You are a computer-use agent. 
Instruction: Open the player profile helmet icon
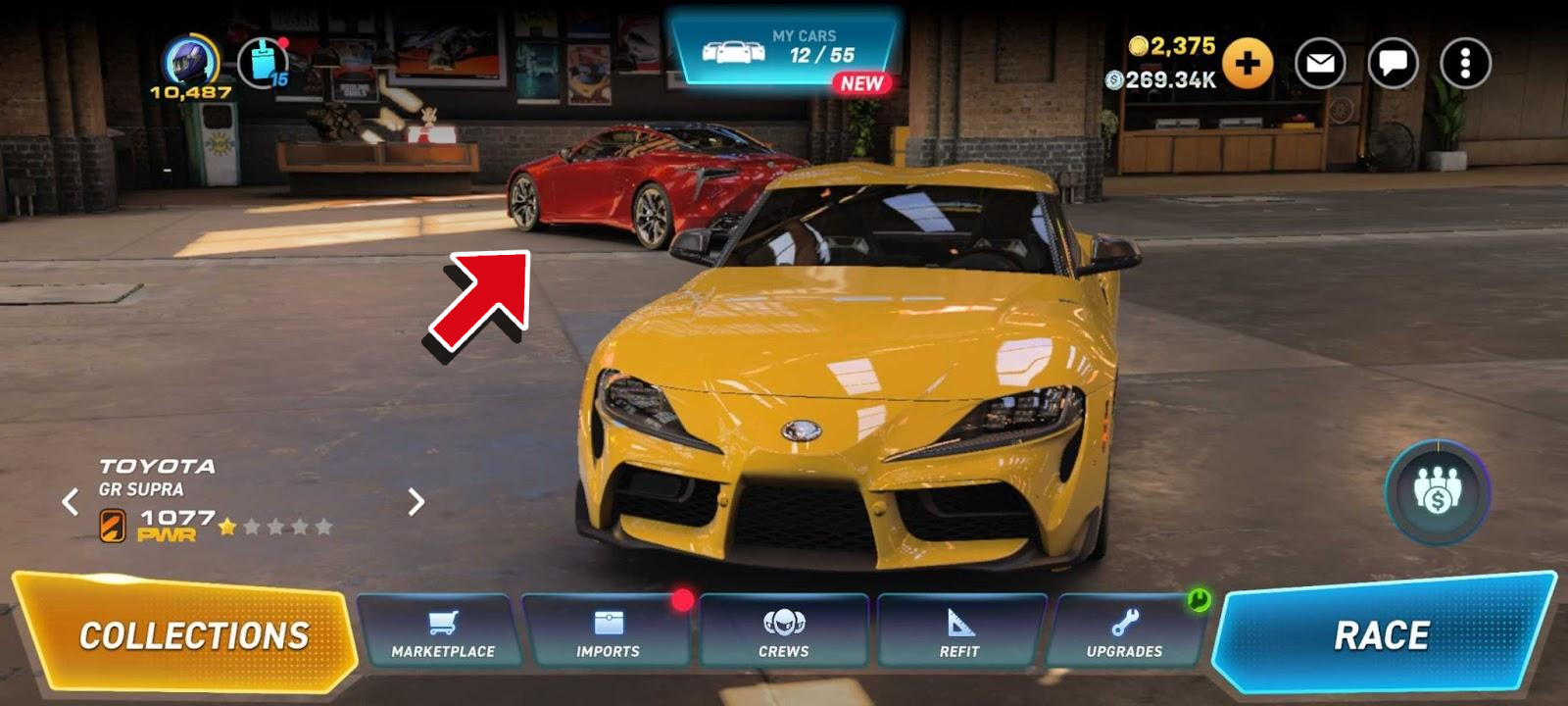(x=190, y=61)
